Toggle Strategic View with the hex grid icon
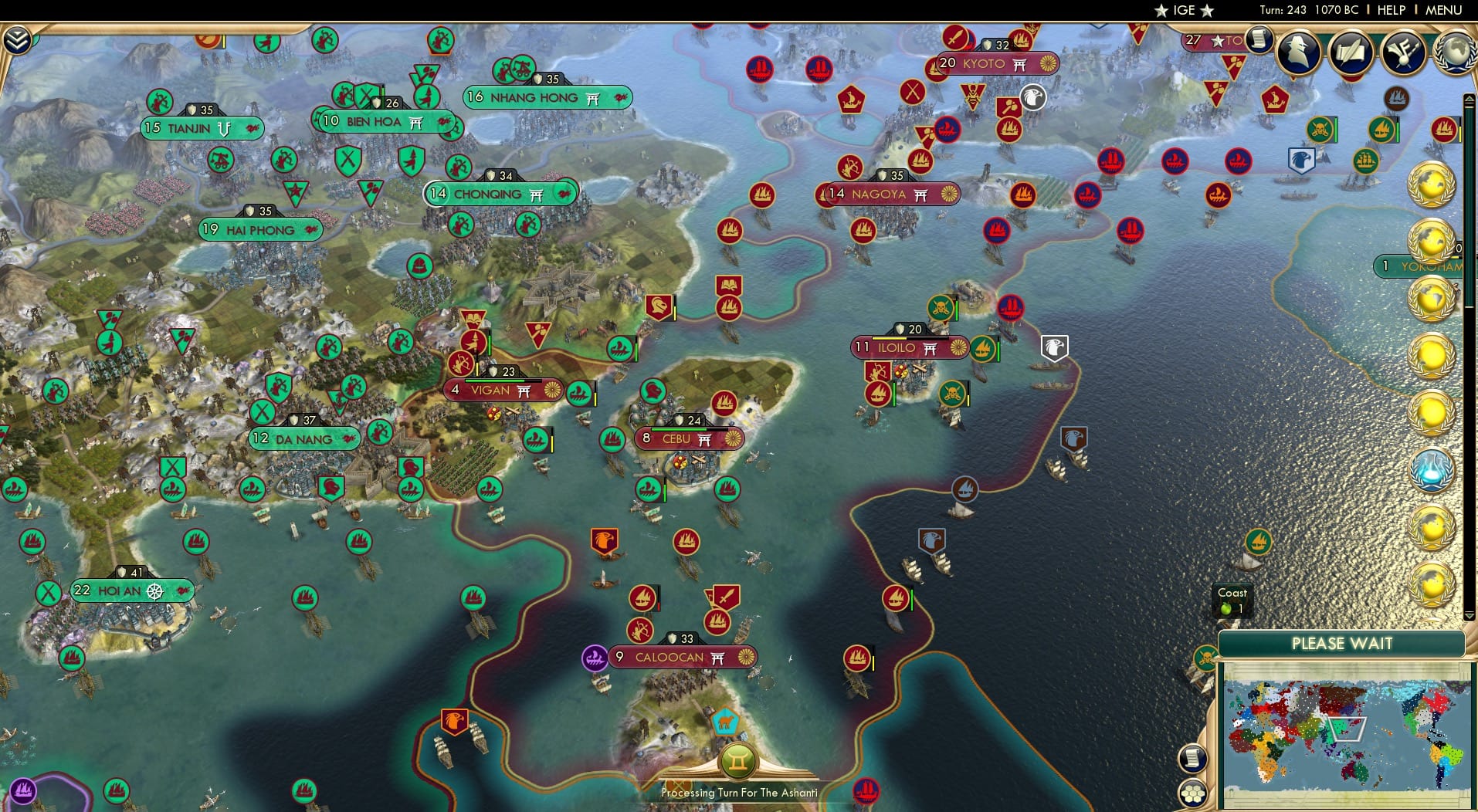This screenshot has width=1478, height=812. pyautogui.click(x=1194, y=793)
